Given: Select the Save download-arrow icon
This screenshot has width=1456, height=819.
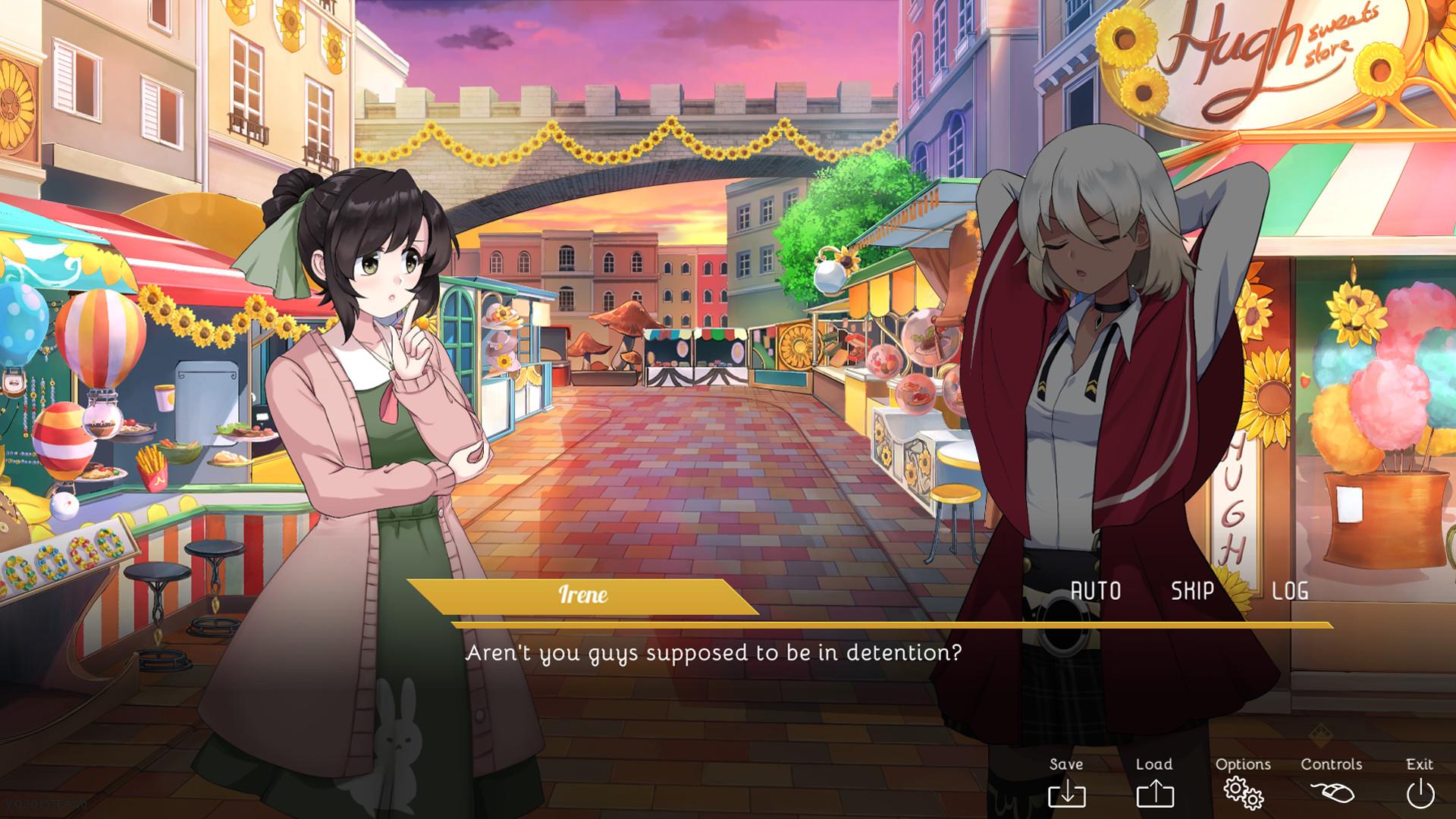Looking at the screenshot, I should [1069, 795].
